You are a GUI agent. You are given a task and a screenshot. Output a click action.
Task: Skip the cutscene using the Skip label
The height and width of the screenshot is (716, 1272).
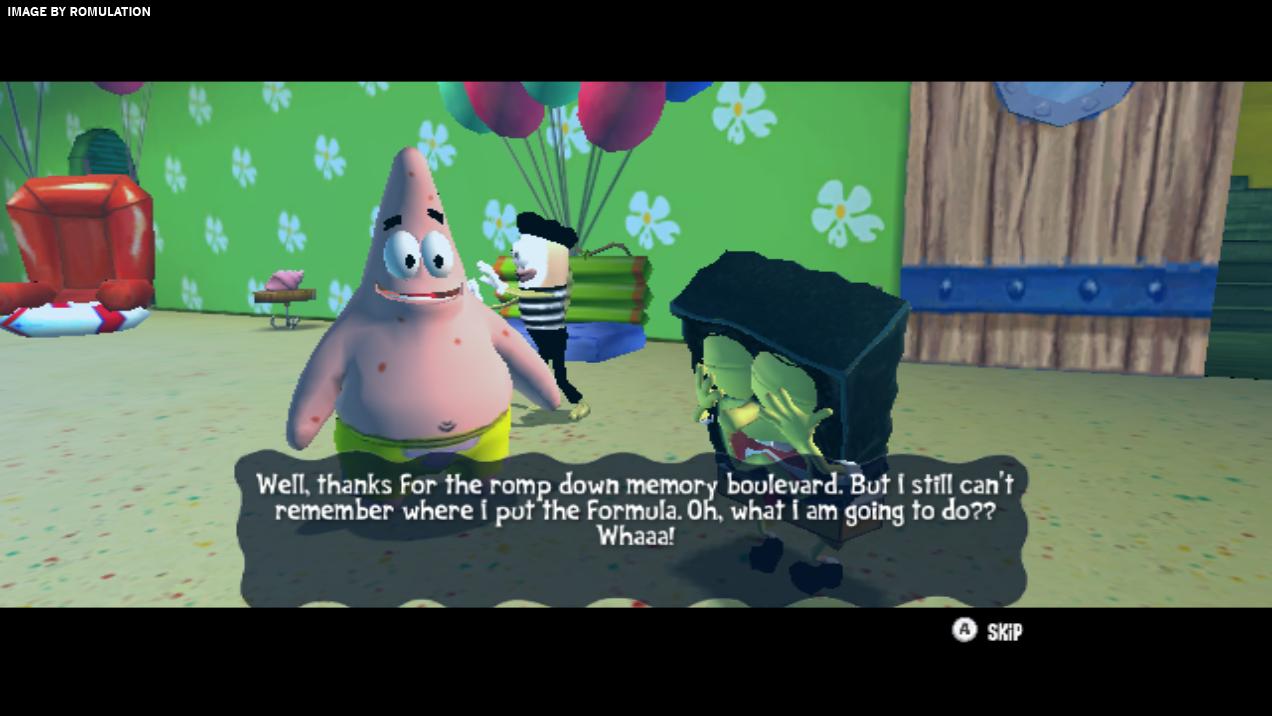[1004, 631]
